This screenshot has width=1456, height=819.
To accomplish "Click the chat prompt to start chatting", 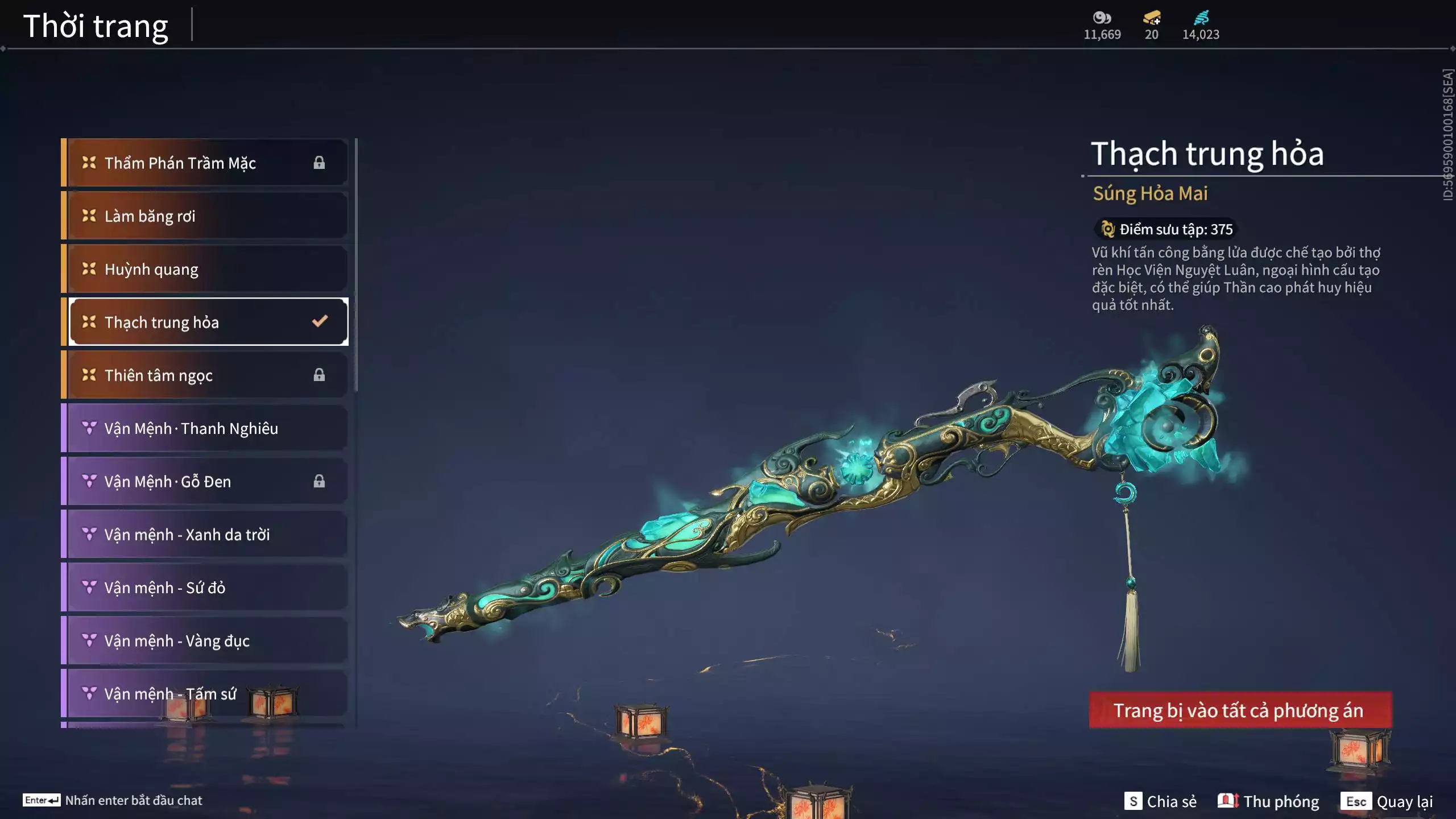I will (113, 800).
